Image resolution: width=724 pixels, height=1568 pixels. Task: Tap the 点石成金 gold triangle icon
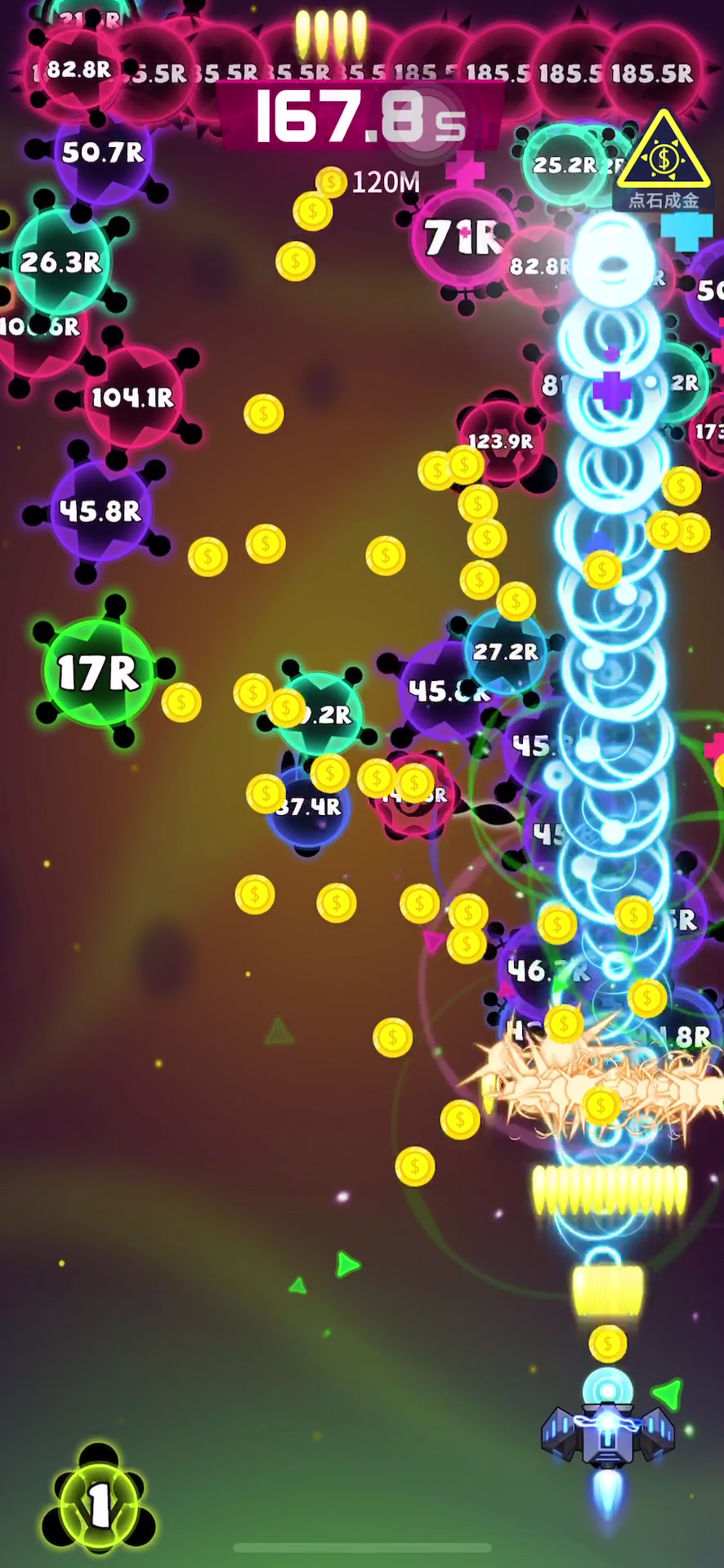click(x=663, y=158)
